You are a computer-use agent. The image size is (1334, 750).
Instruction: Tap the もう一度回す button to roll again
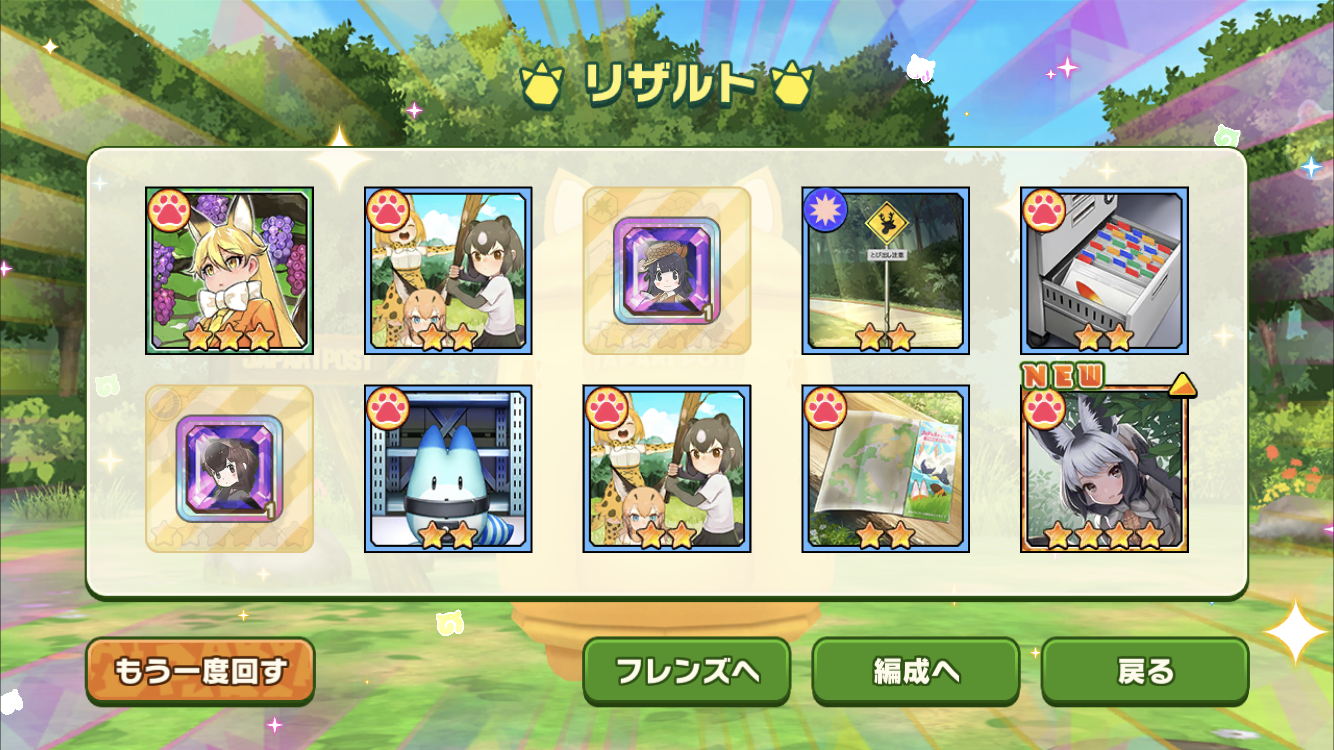point(200,671)
